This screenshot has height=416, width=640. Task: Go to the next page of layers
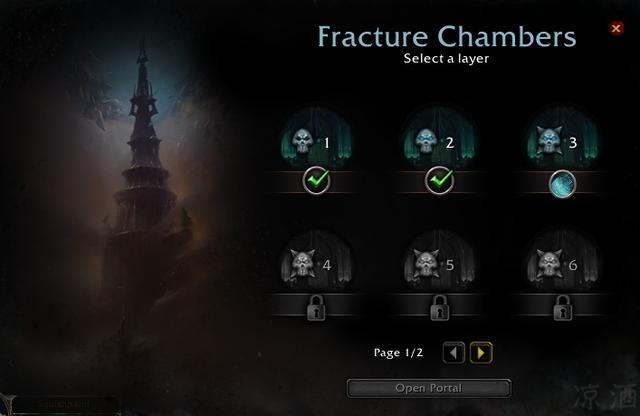[x=482, y=352]
